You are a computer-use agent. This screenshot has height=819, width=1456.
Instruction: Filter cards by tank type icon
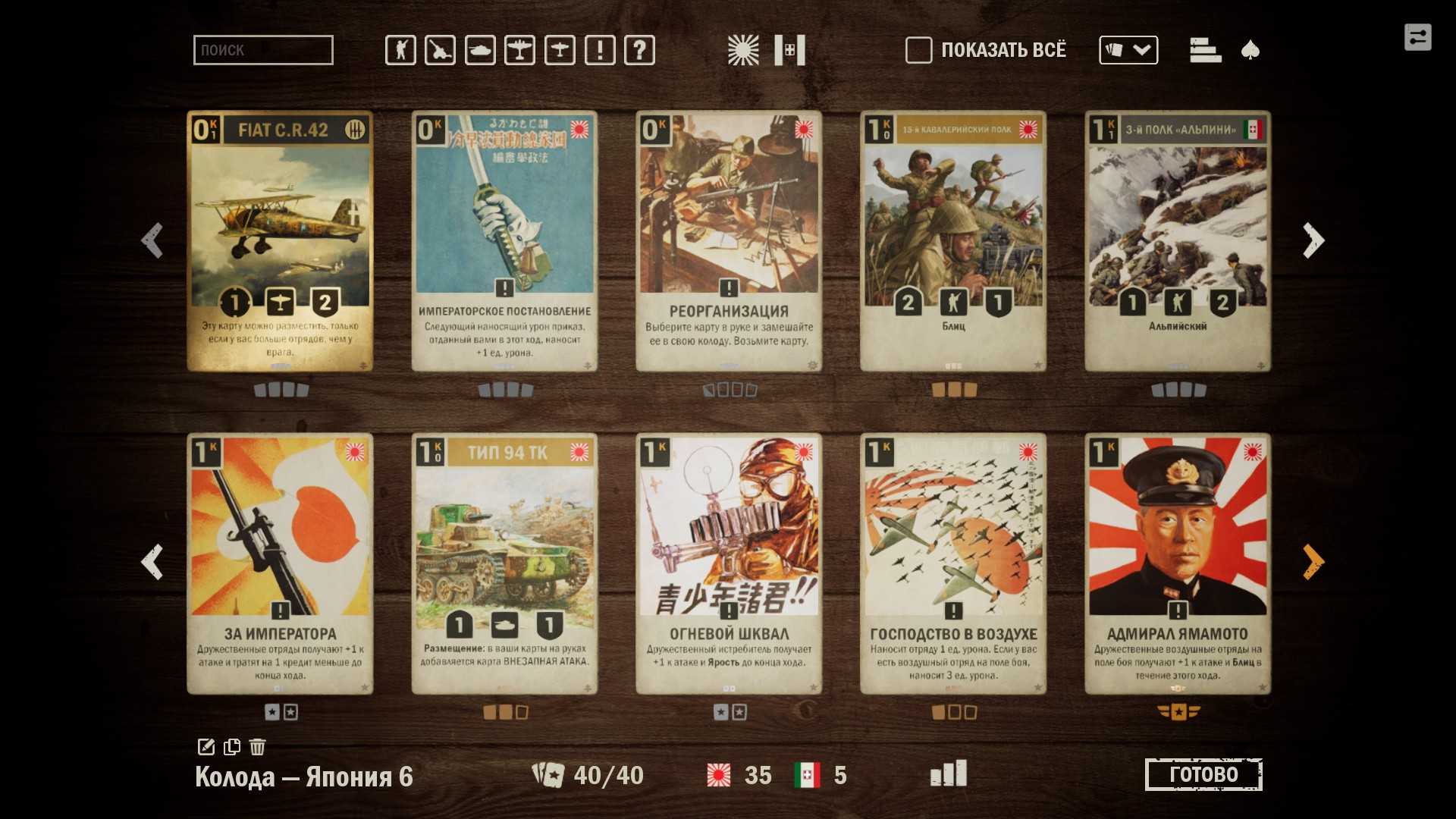click(480, 50)
